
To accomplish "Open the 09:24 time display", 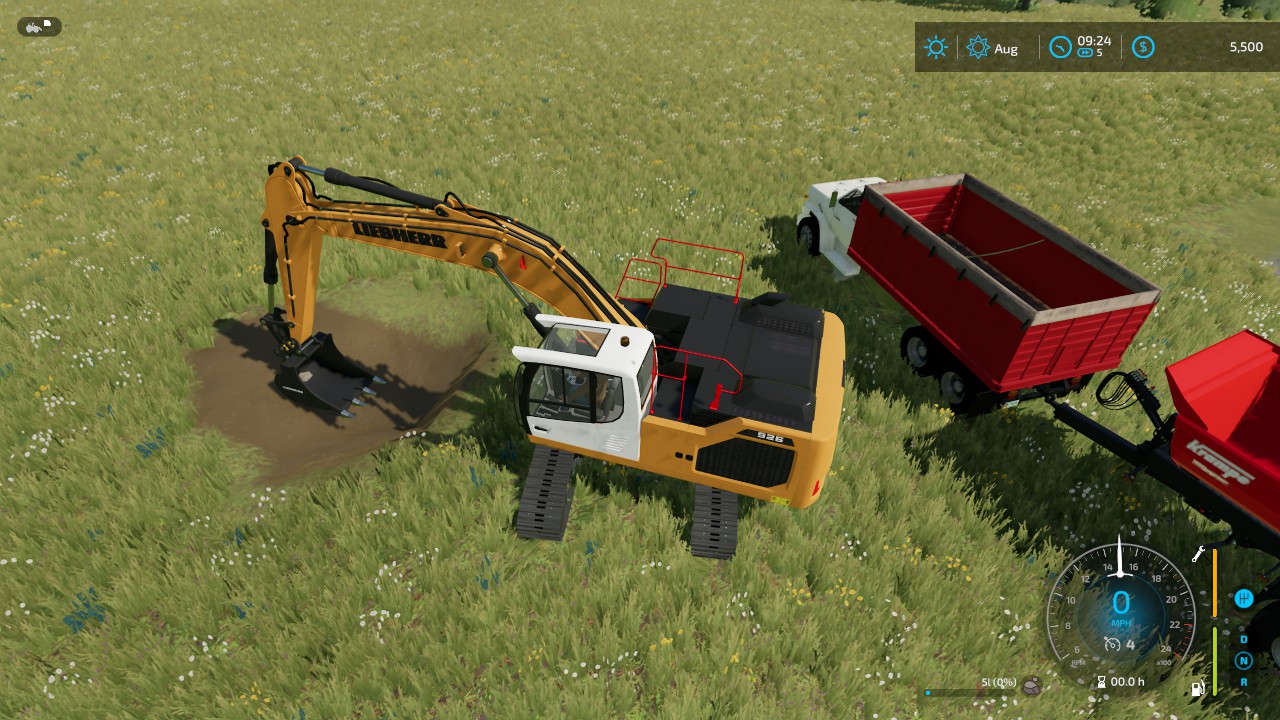I will 1093,40.
